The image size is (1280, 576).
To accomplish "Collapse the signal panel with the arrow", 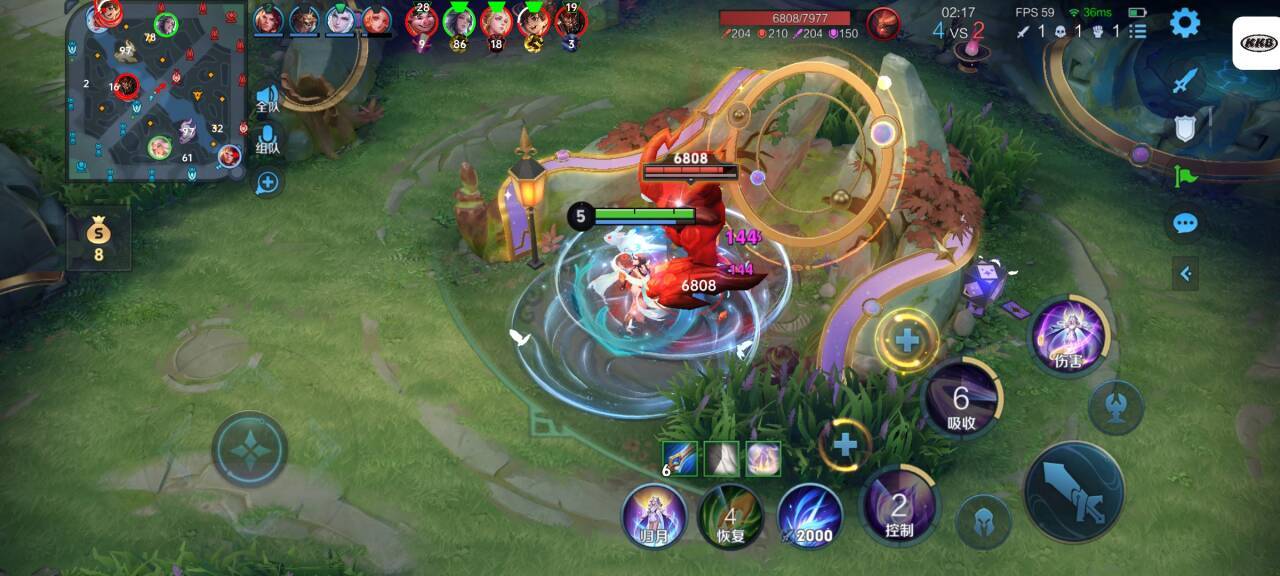I will click(1185, 272).
